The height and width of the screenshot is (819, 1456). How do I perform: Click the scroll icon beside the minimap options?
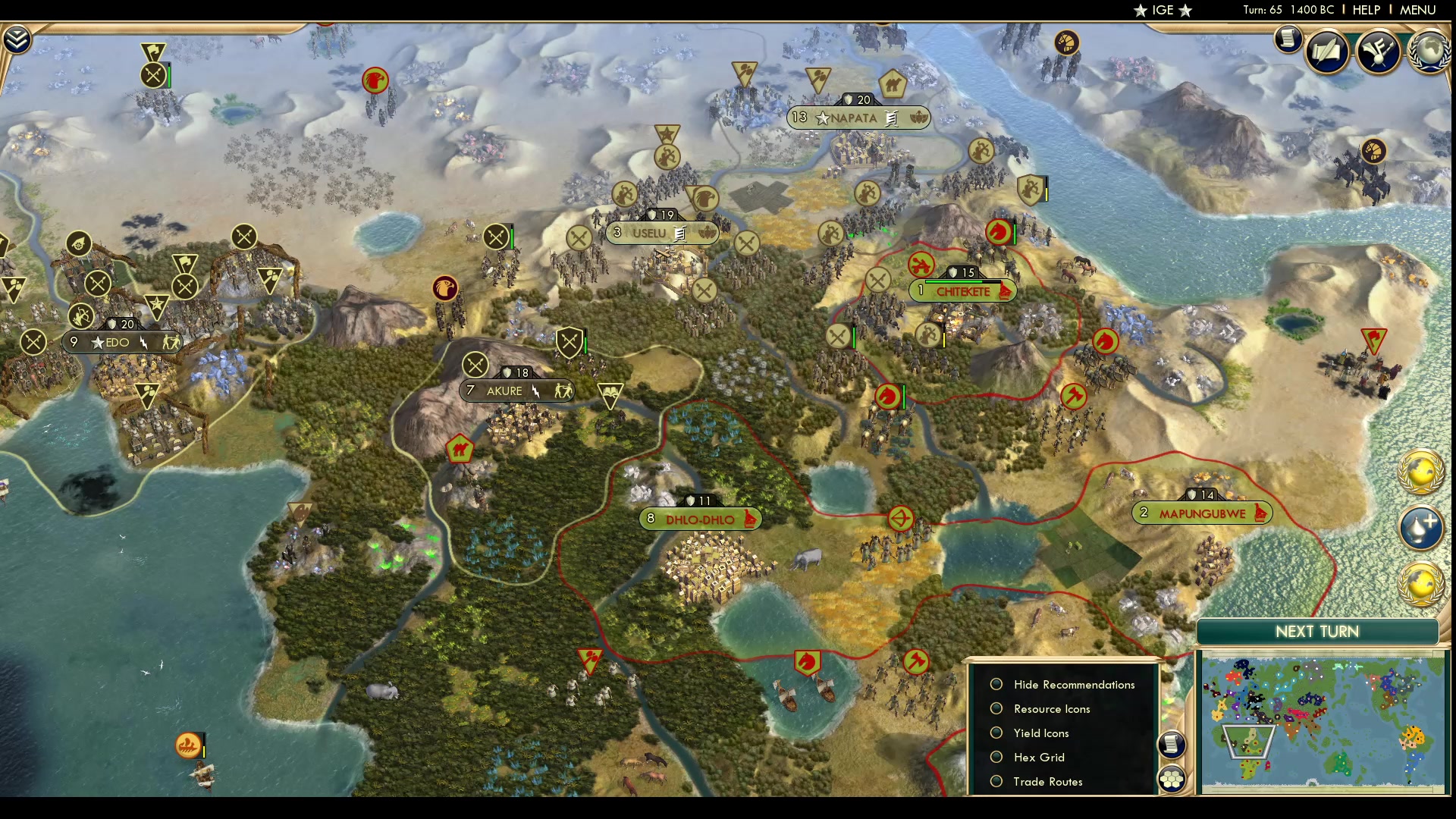(1172, 745)
